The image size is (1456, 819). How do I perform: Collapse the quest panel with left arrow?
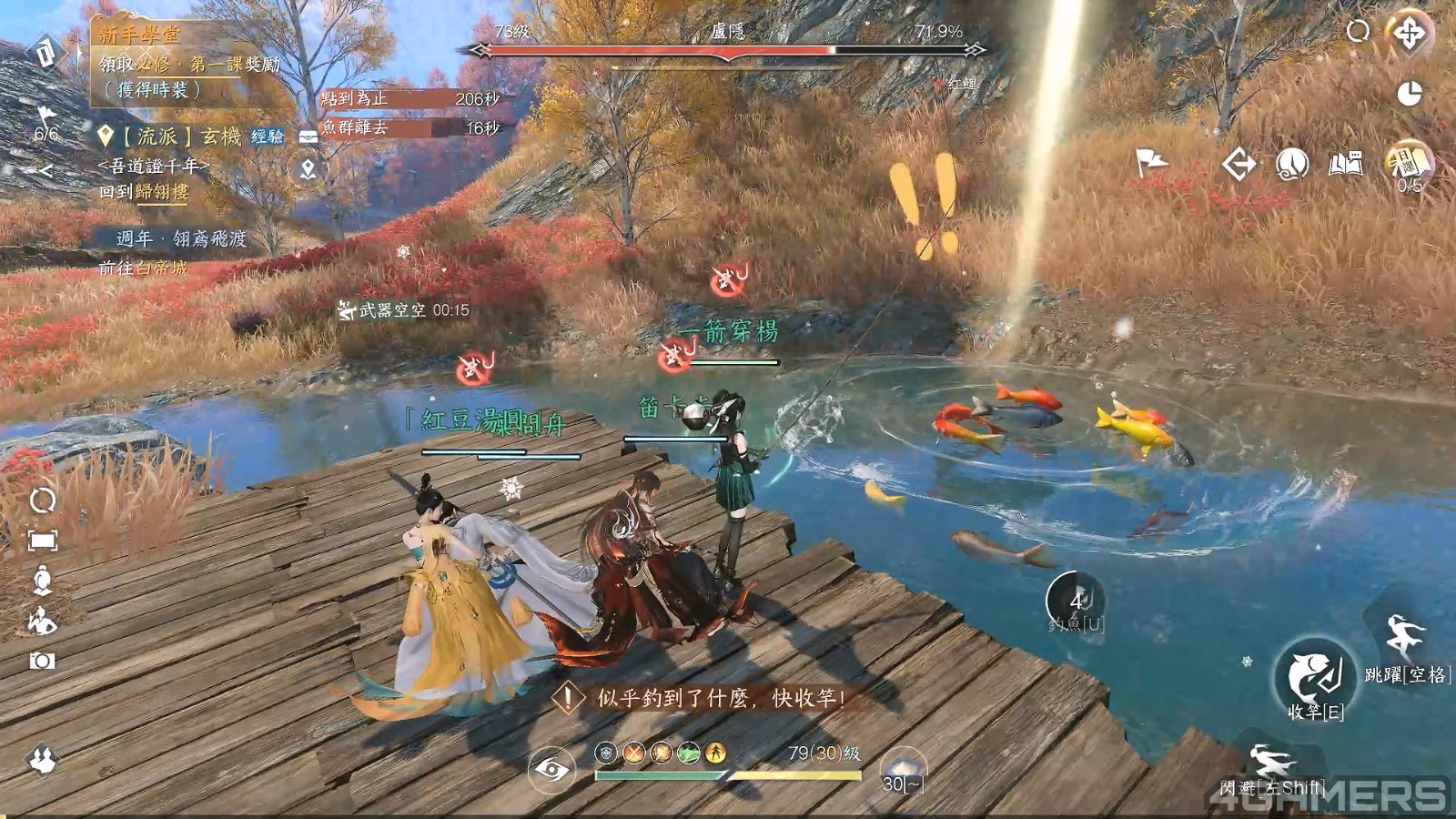pos(44,169)
